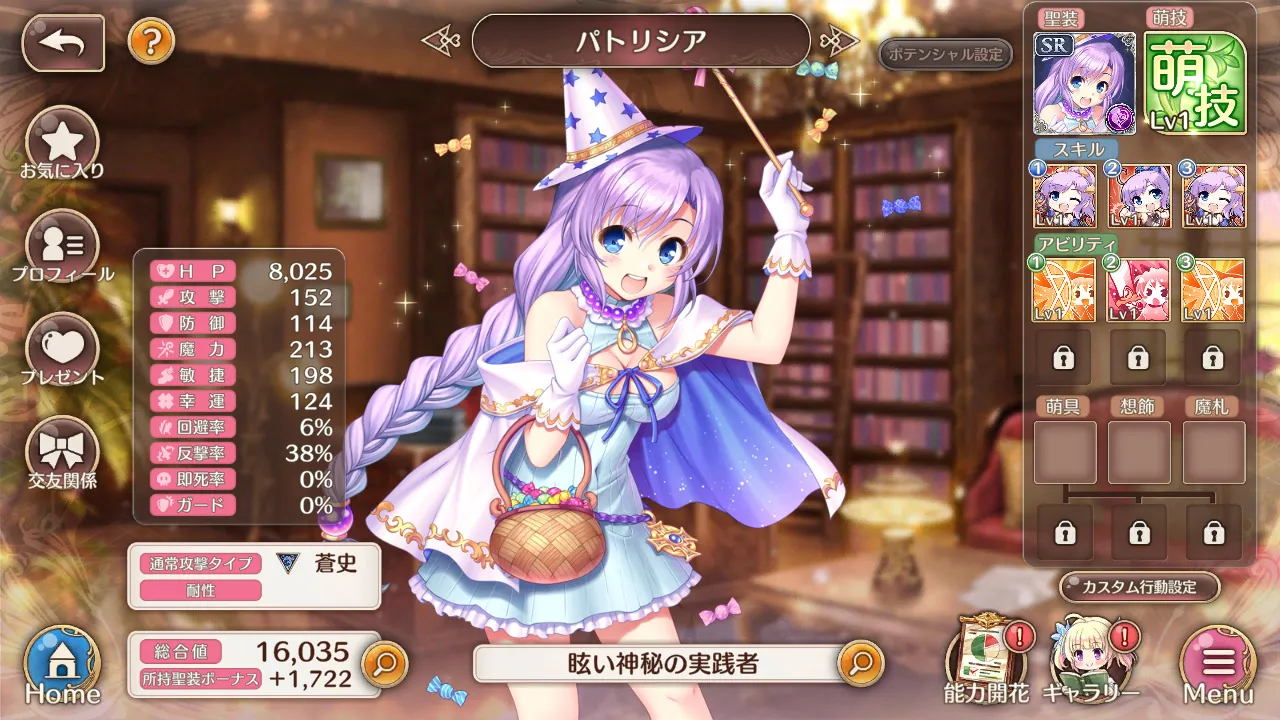The height and width of the screenshot is (720, 1280).
Task: Return to the Home screen
Action: (x=62, y=665)
